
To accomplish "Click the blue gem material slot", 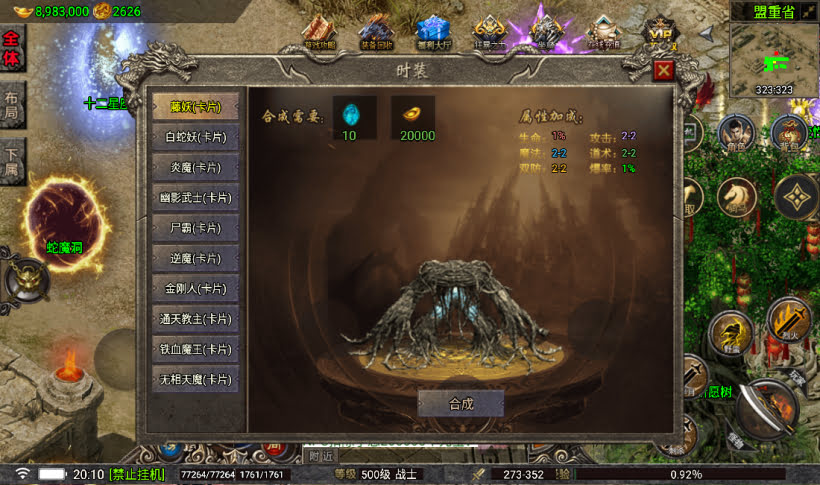I will pyautogui.click(x=350, y=112).
